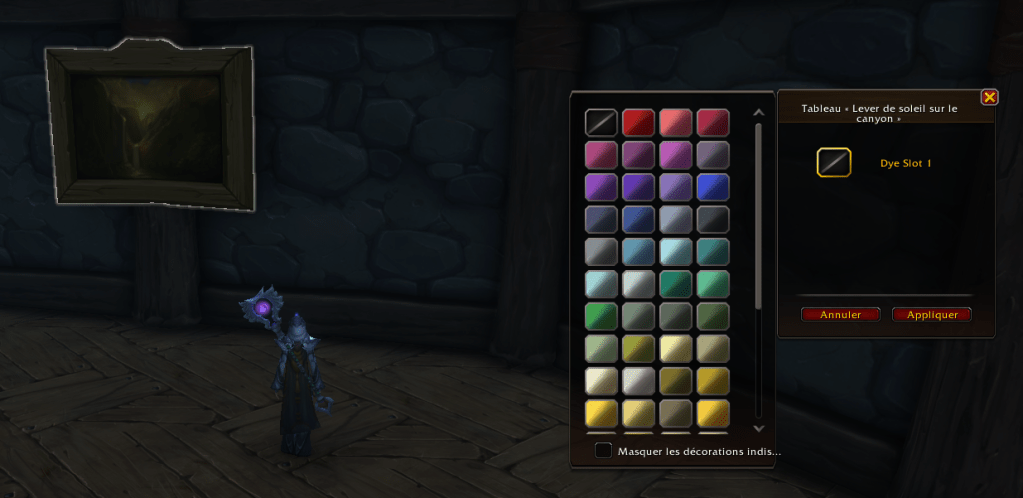
Task: Confirm with the Appliquer button
Action: click(932, 314)
